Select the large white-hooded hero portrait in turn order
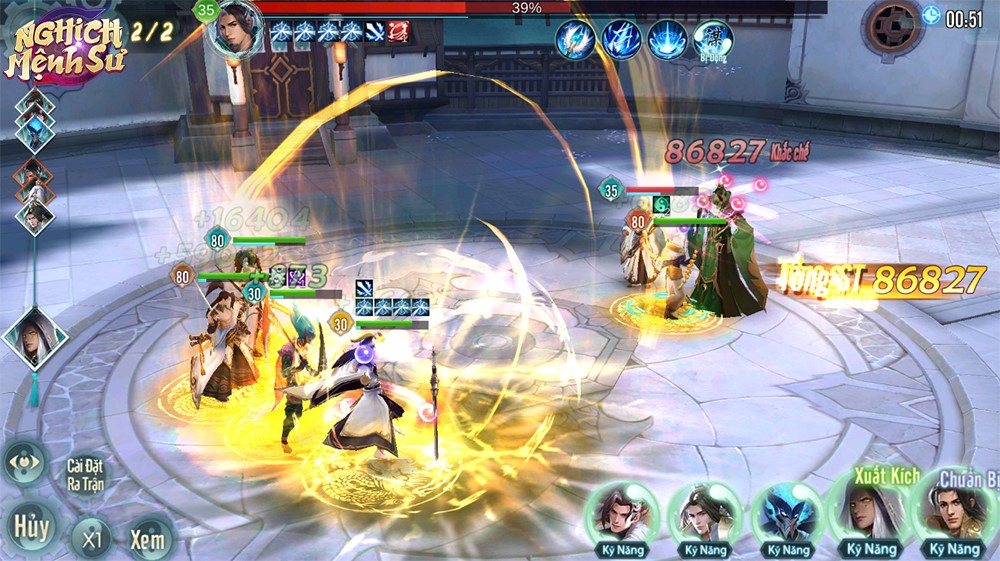The width and height of the screenshot is (1000, 561). (x=35, y=337)
